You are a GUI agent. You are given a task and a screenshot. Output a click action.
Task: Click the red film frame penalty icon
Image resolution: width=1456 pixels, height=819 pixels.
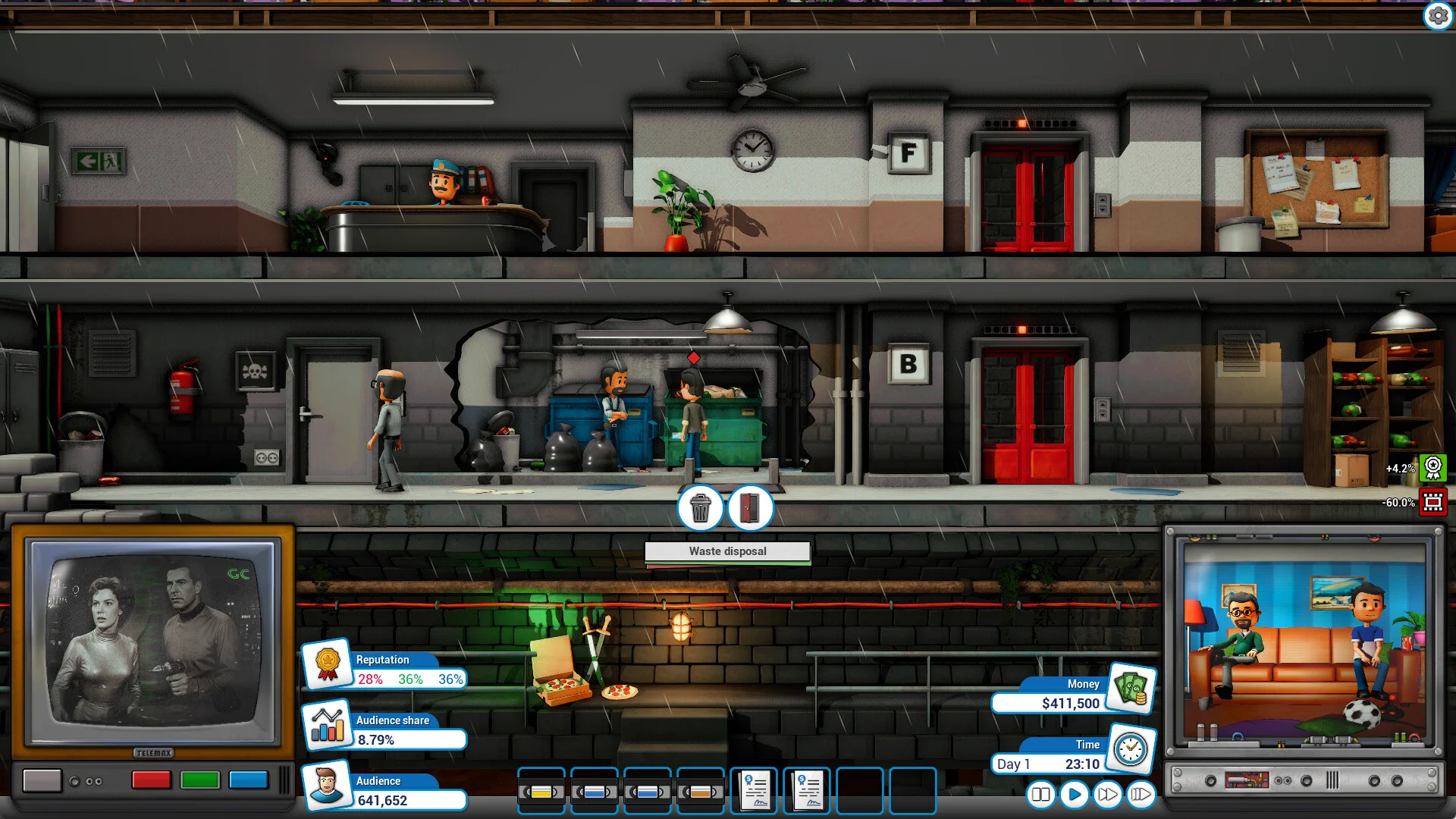click(x=1432, y=502)
